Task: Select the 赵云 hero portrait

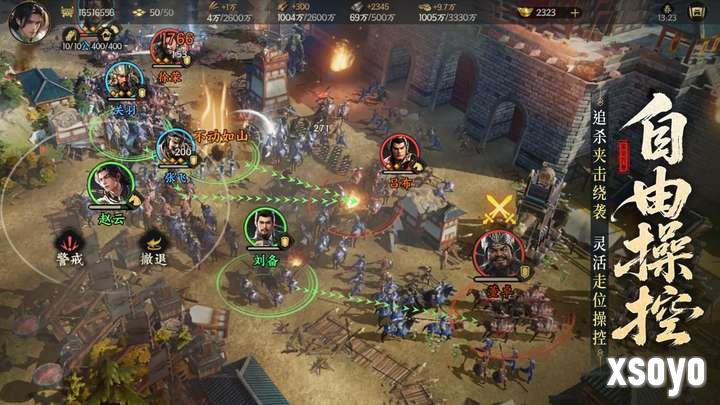Action: pos(110,184)
